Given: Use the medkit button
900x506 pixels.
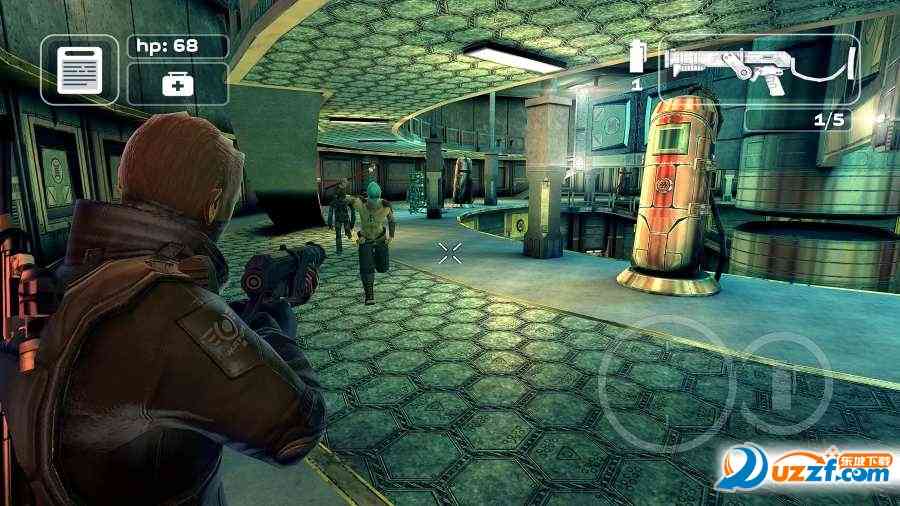Looking at the screenshot, I should (x=178, y=85).
